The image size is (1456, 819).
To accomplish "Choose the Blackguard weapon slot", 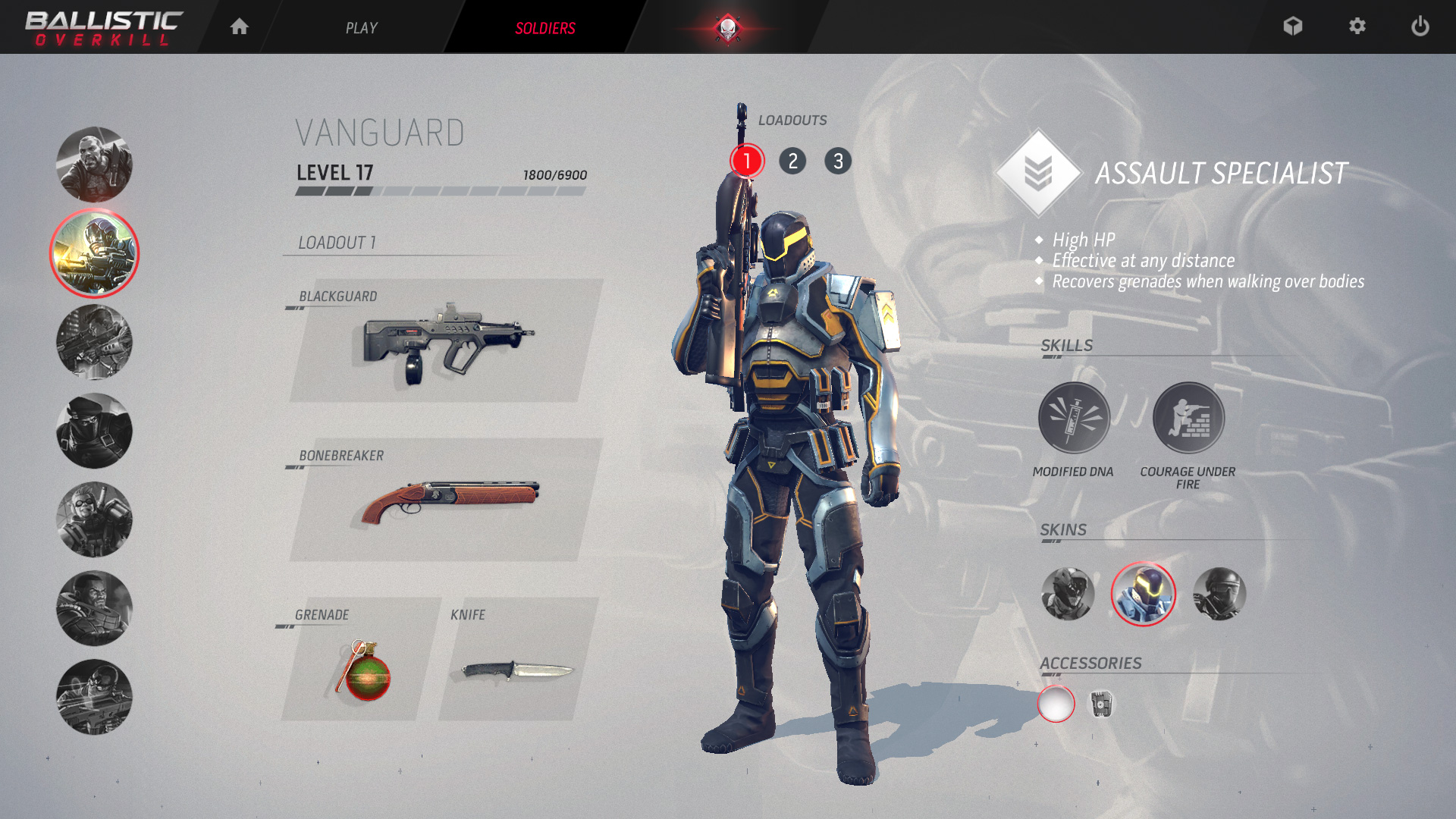I will tap(446, 341).
